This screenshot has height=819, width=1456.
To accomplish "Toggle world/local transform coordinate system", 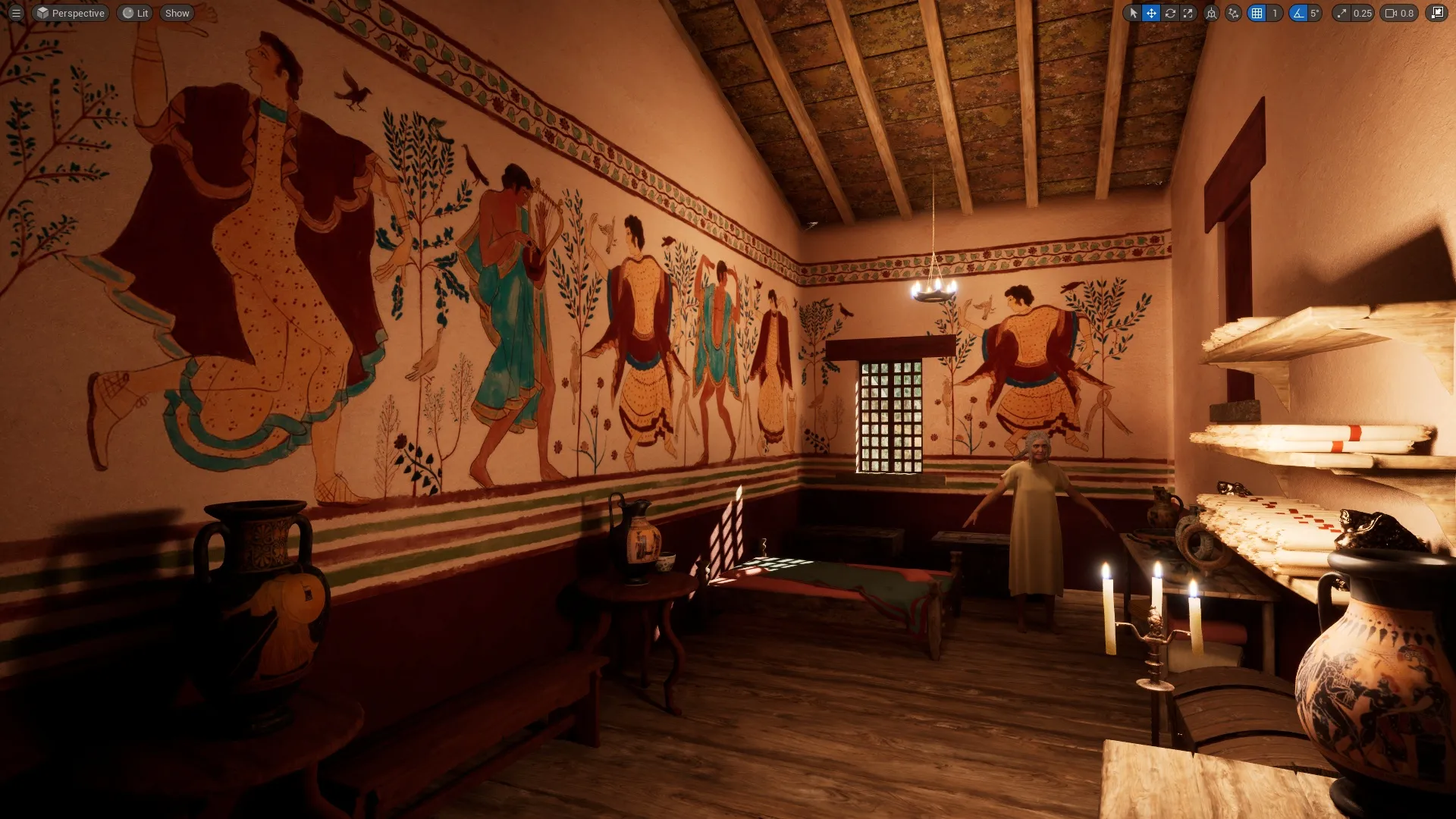I will (1212, 13).
